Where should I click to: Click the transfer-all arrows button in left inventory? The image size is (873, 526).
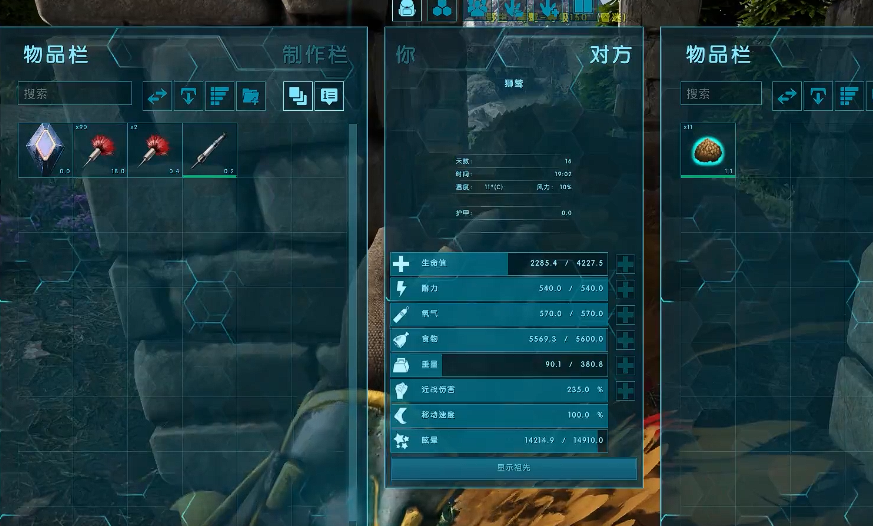point(158,96)
